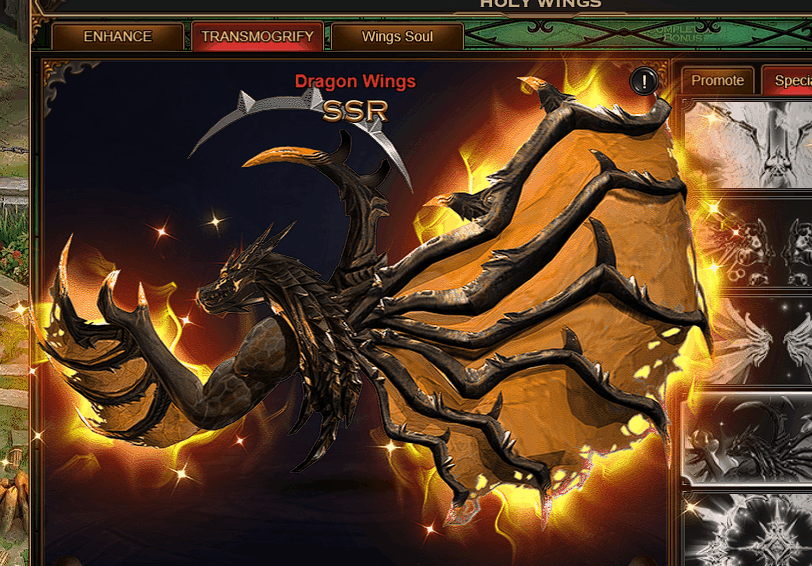Click the exclamation mark info icon
This screenshot has width=812, height=566.
pos(644,81)
